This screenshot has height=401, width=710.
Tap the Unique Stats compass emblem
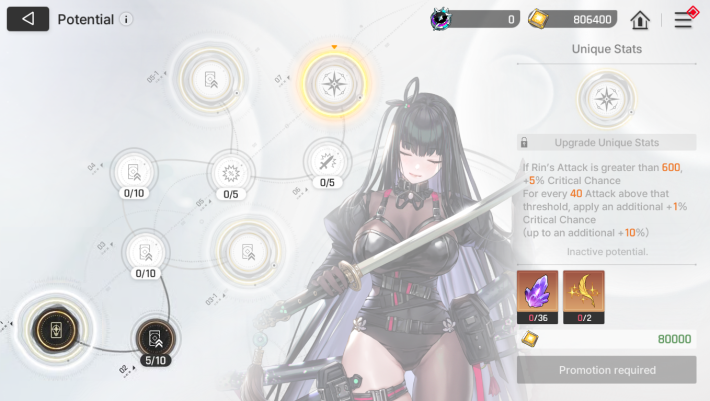pyautogui.click(x=606, y=97)
